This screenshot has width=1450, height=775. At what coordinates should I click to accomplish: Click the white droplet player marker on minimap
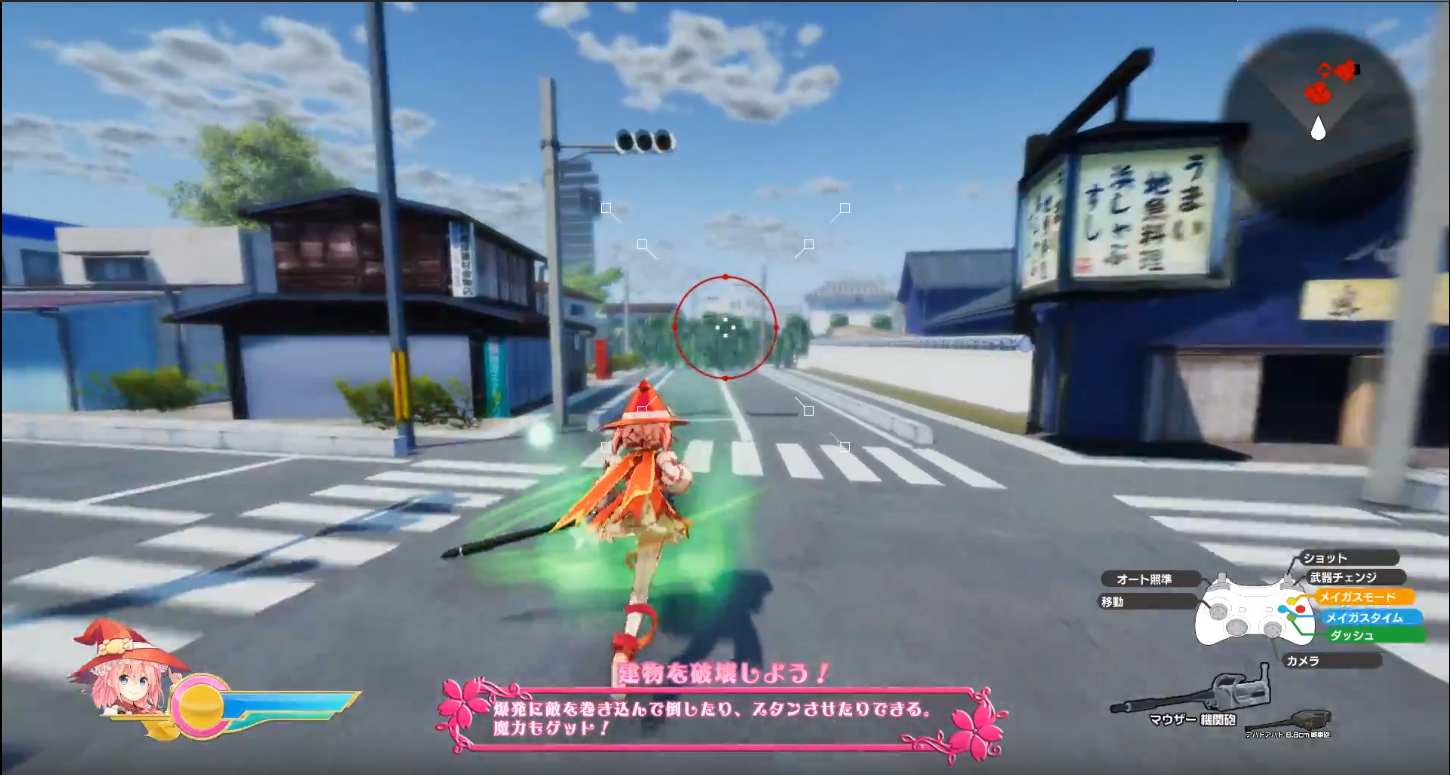pyautogui.click(x=1319, y=128)
